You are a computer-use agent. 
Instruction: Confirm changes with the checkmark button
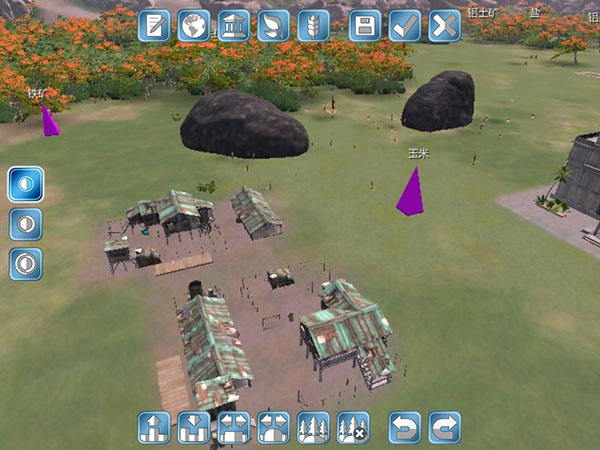pyautogui.click(x=405, y=26)
